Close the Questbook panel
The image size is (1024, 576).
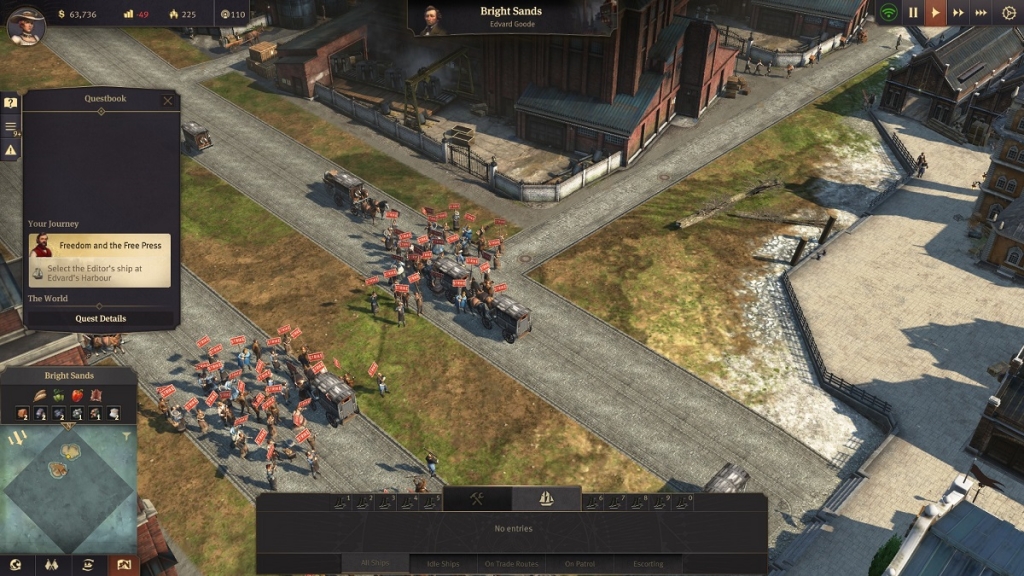tap(167, 100)
